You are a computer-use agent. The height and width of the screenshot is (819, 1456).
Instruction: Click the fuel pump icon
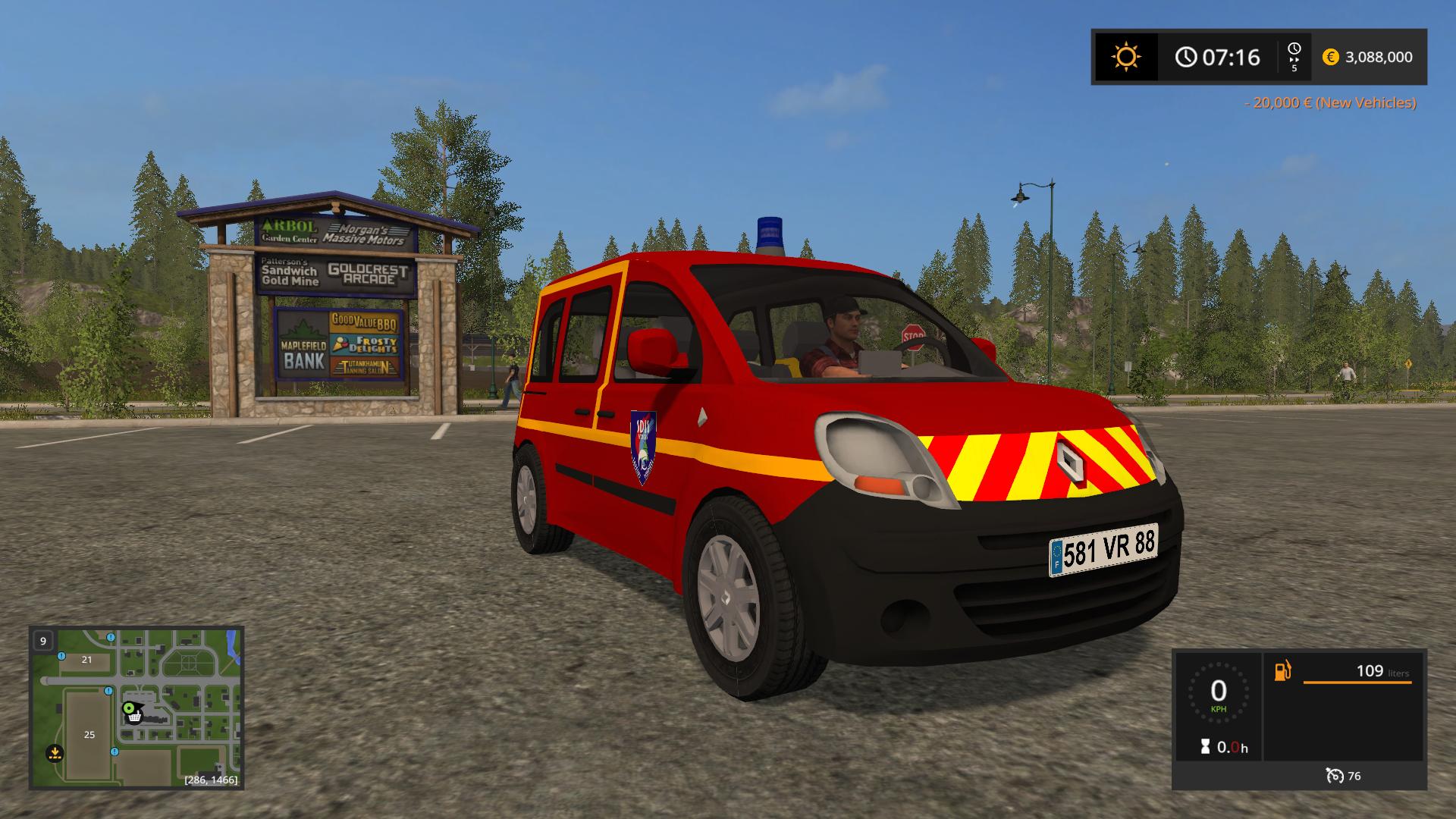1282,671
